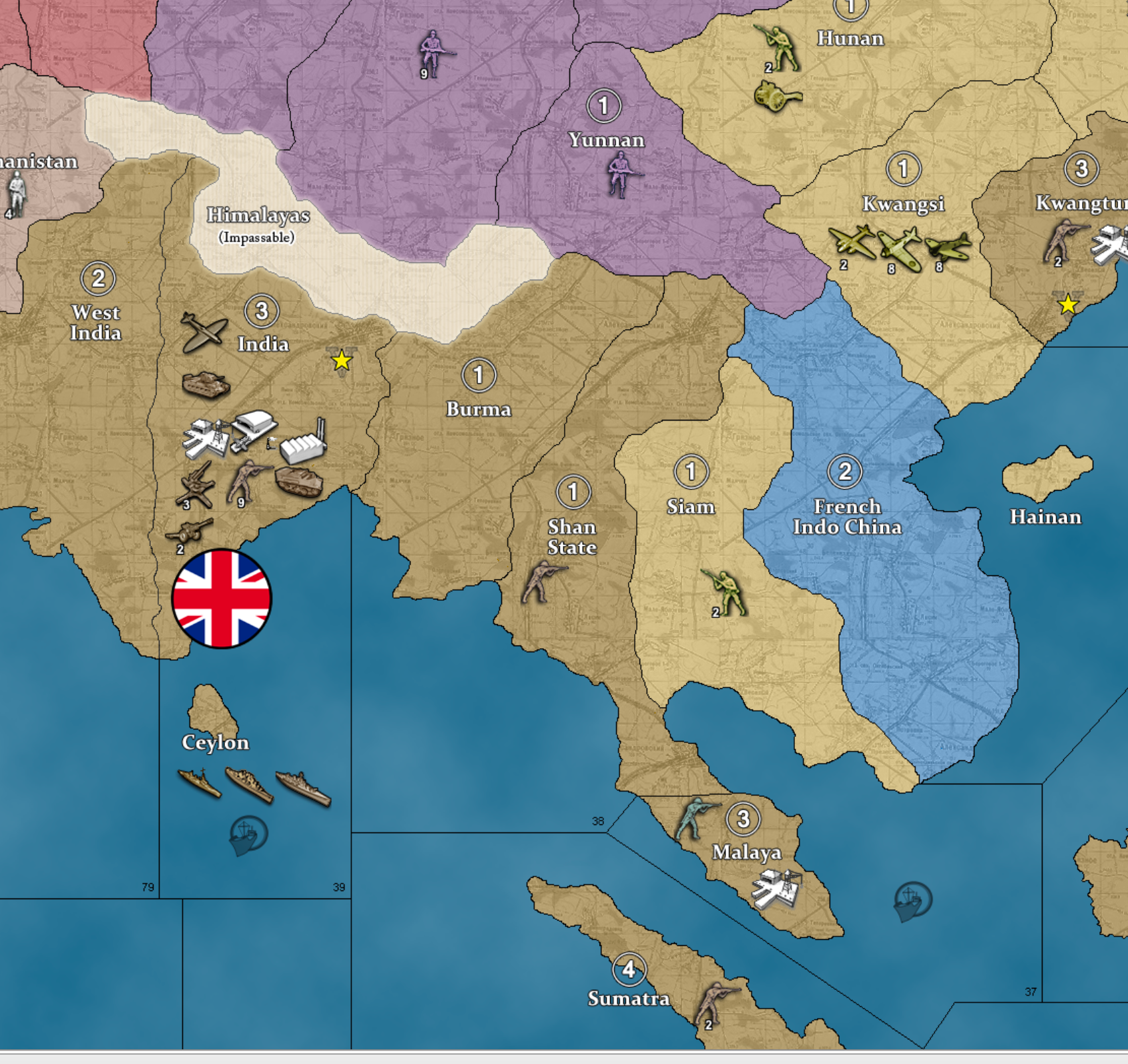Select the Burma territory label

(x=478, y=410)
